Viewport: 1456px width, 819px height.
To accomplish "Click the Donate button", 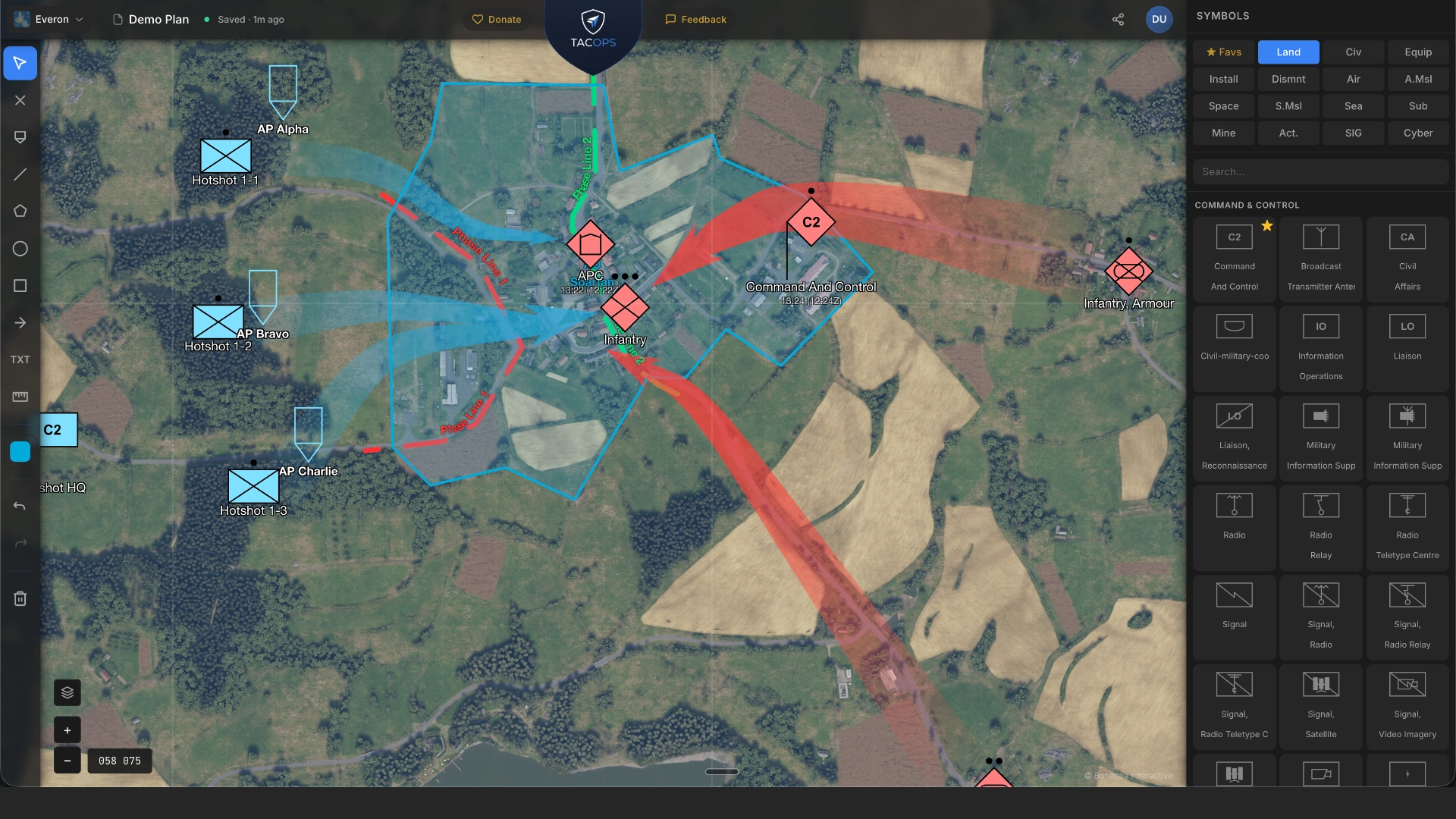I will point(496,19).
